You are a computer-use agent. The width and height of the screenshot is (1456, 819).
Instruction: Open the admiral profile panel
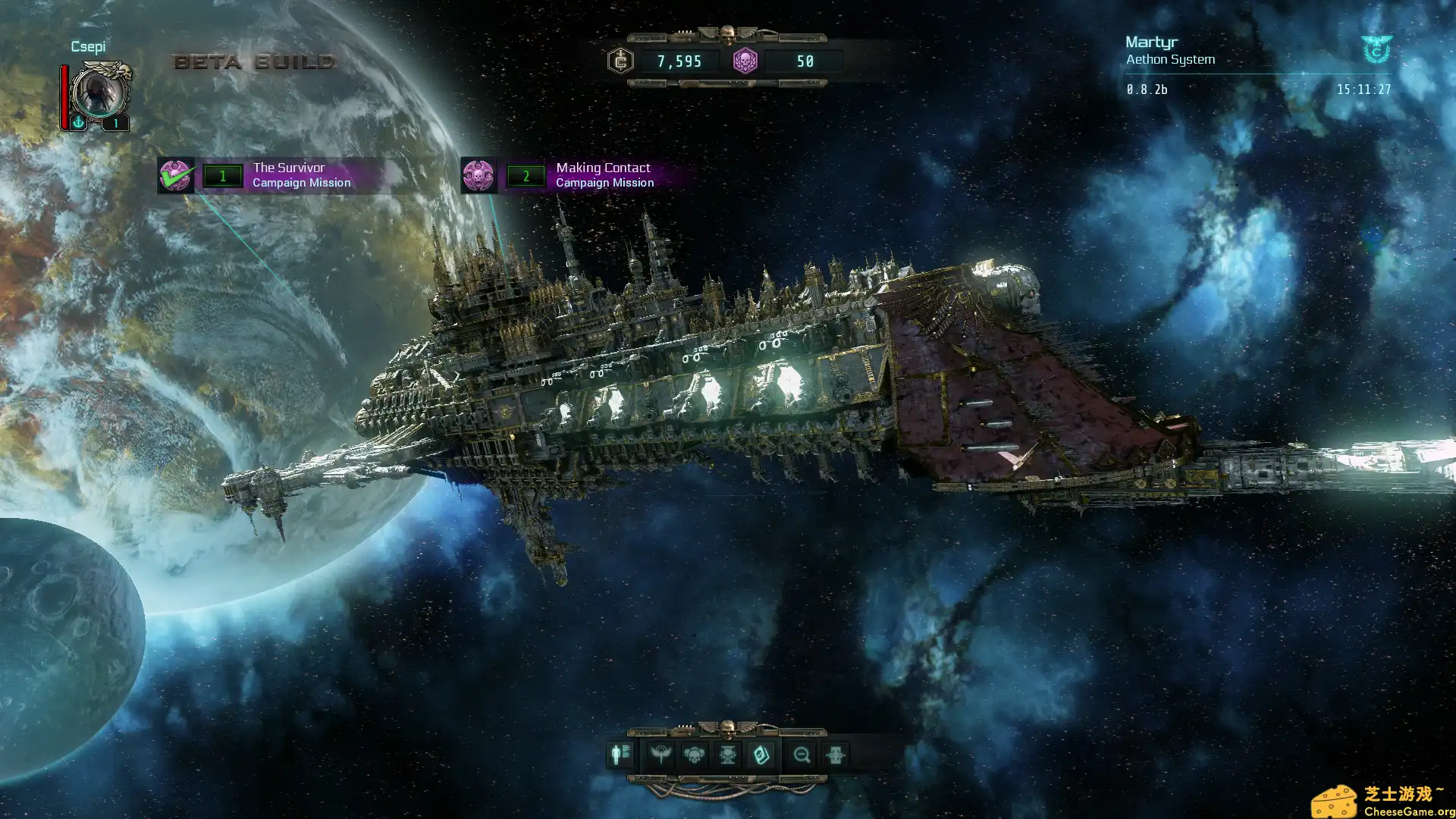[x=620, y=754]
